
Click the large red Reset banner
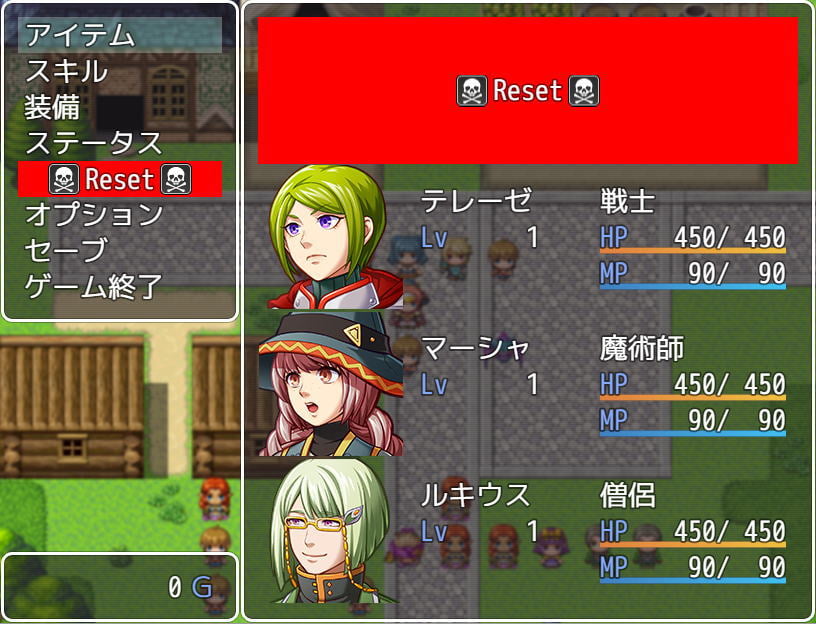pyautogui.click(x=527, y=91)
